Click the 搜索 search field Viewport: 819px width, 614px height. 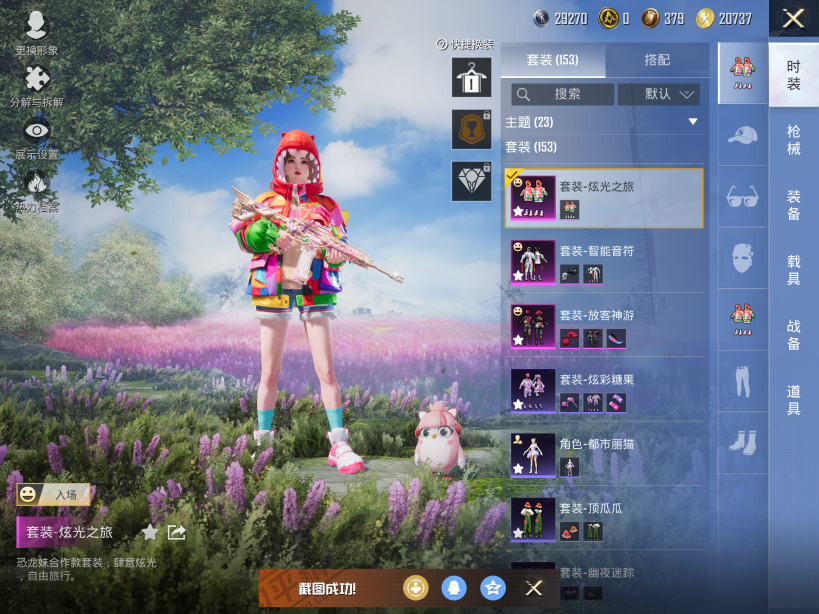click(563, 95)
